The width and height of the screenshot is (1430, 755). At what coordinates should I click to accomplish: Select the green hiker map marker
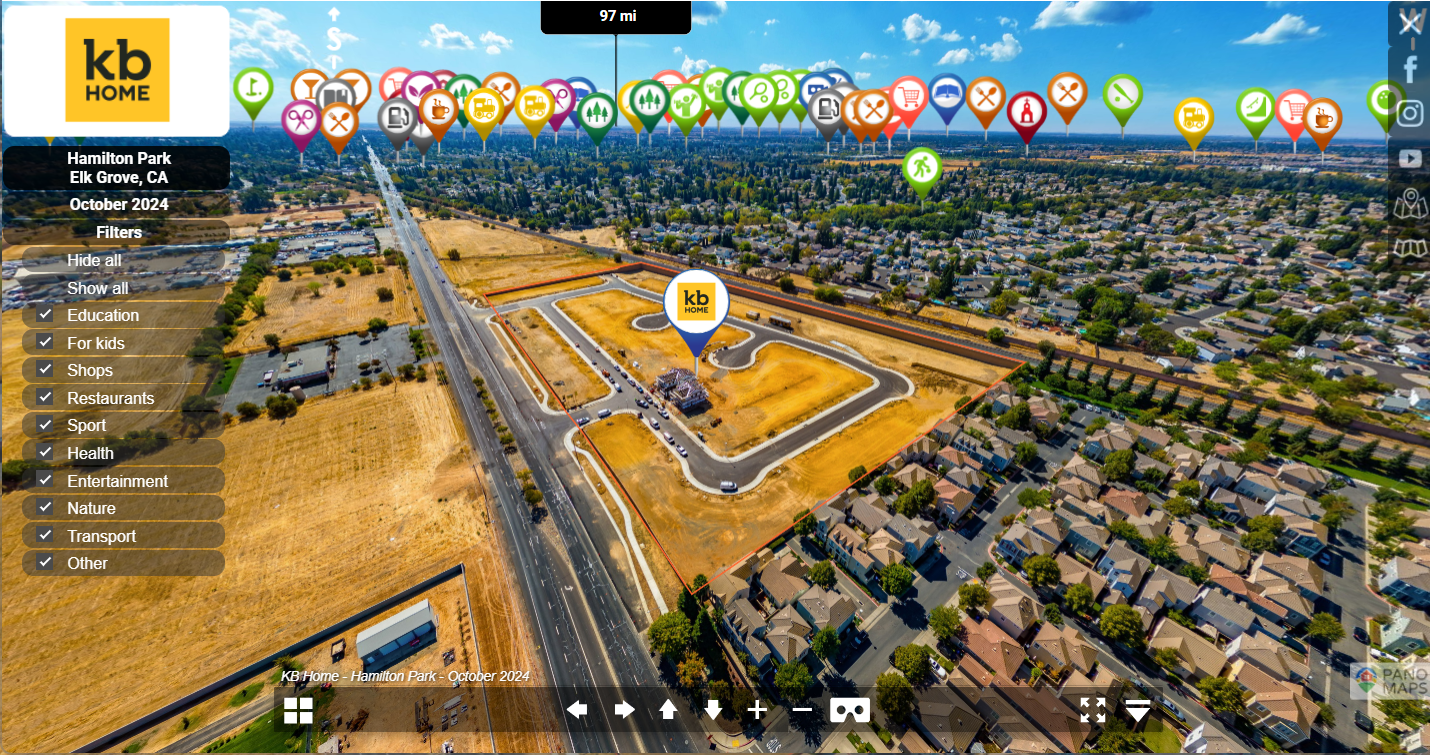[x=921, y=168]
